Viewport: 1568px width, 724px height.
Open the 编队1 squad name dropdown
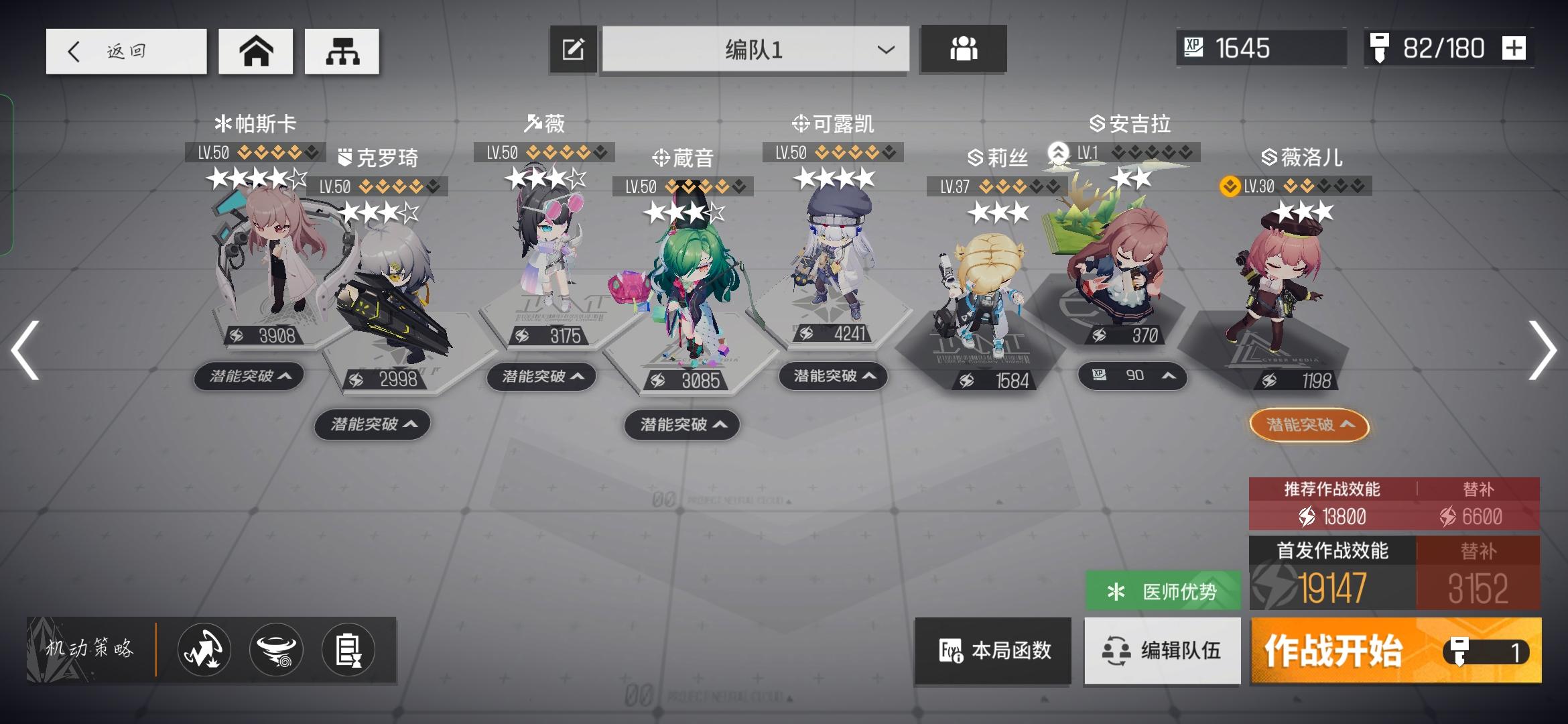[x=885, y=48]
